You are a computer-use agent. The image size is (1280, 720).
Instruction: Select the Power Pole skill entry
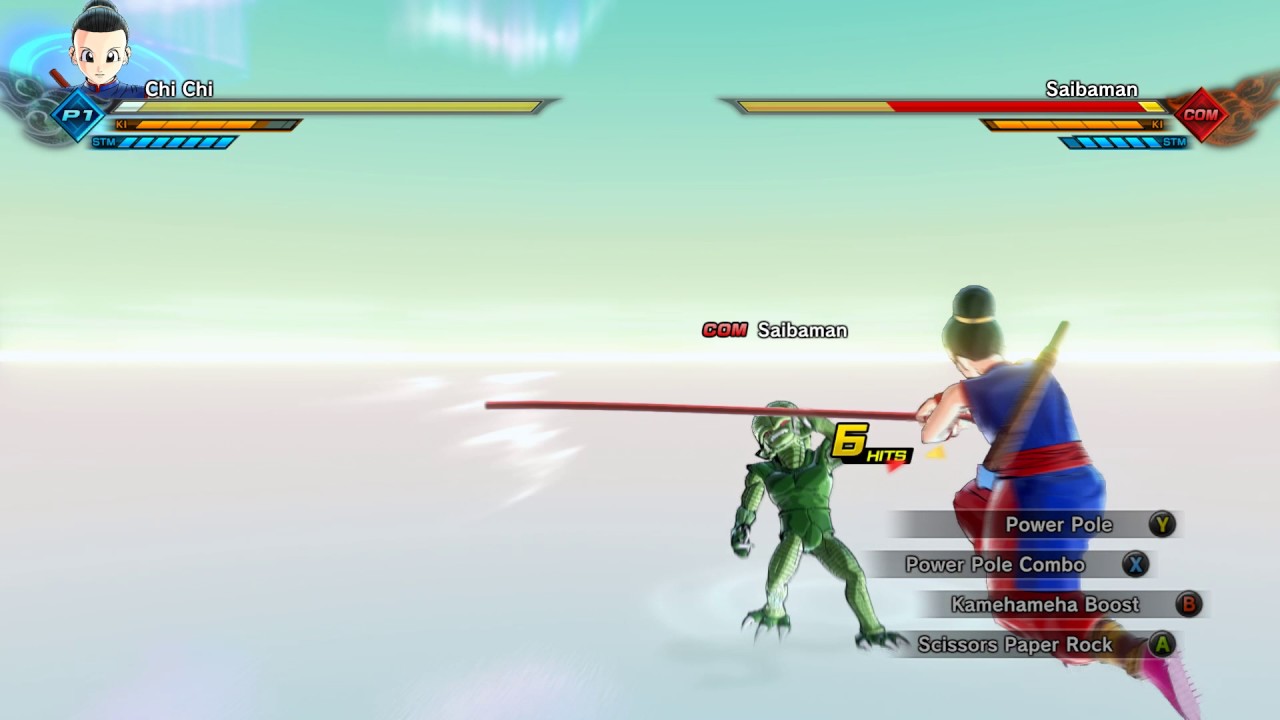coord(1059,524)
